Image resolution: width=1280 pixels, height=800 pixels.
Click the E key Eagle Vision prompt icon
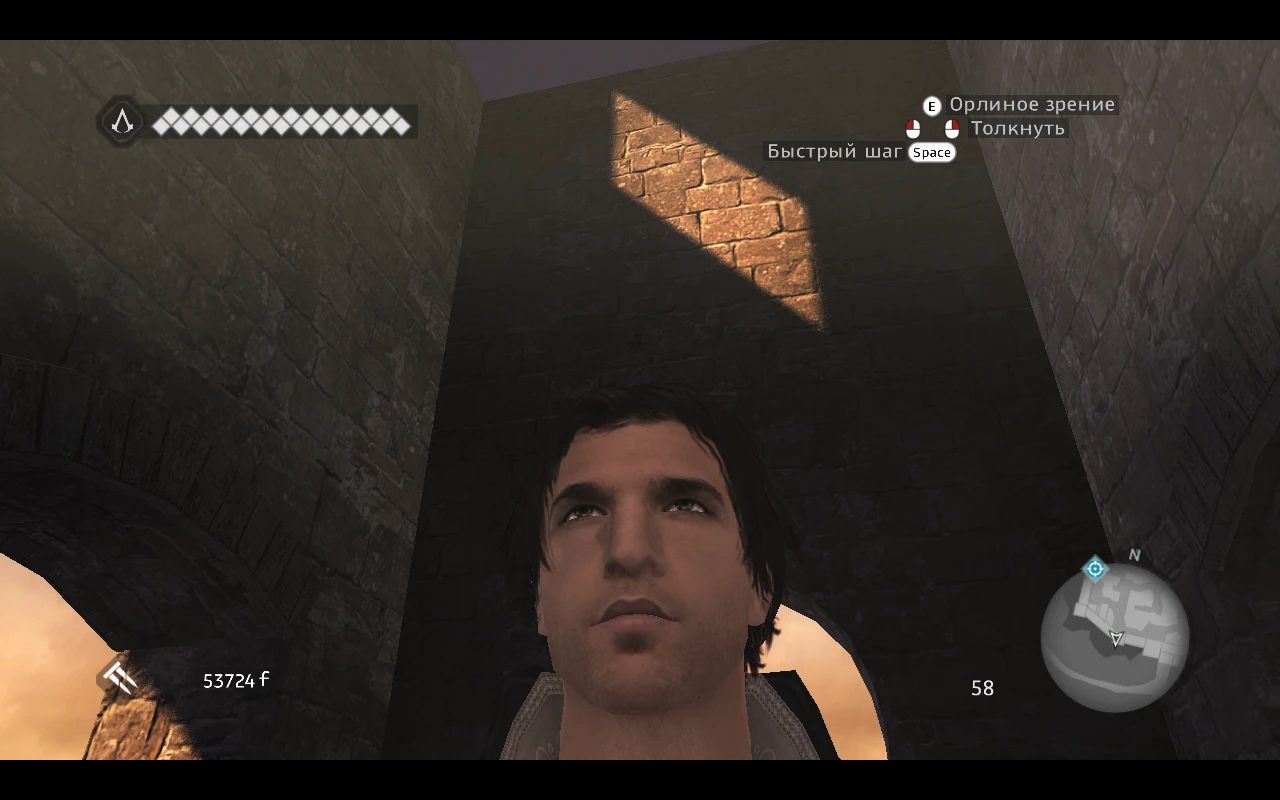click(930, 104)
